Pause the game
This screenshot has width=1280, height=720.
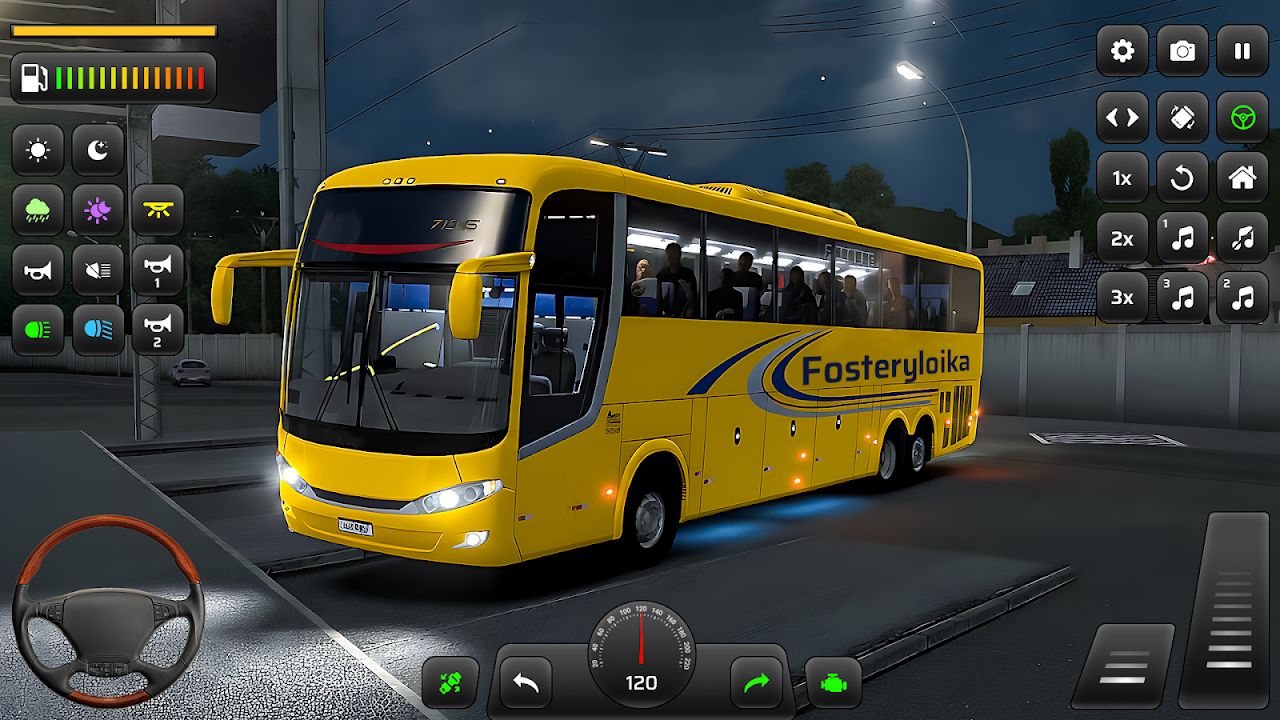pos(1242,51)
